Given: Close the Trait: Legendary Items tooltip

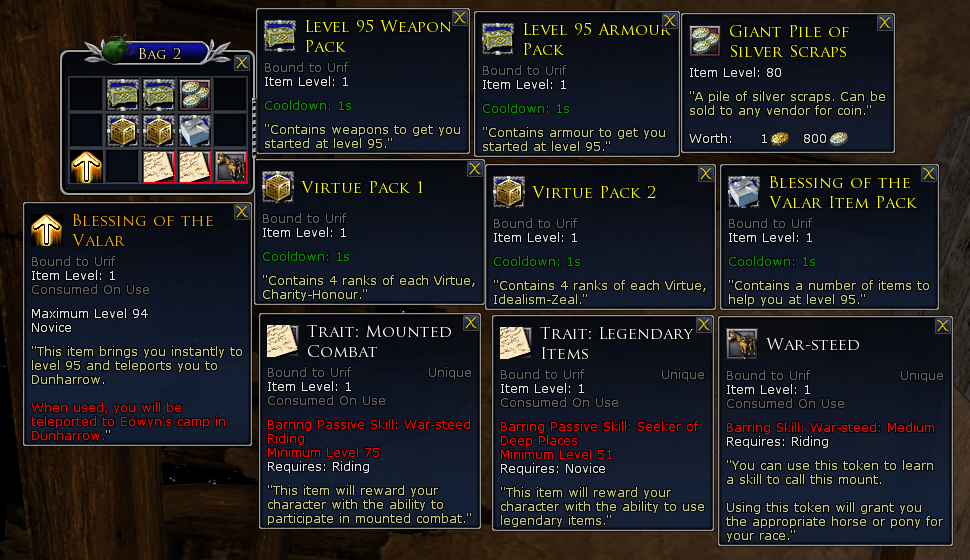Looking at the screenshot, I should tap(703, 324).
